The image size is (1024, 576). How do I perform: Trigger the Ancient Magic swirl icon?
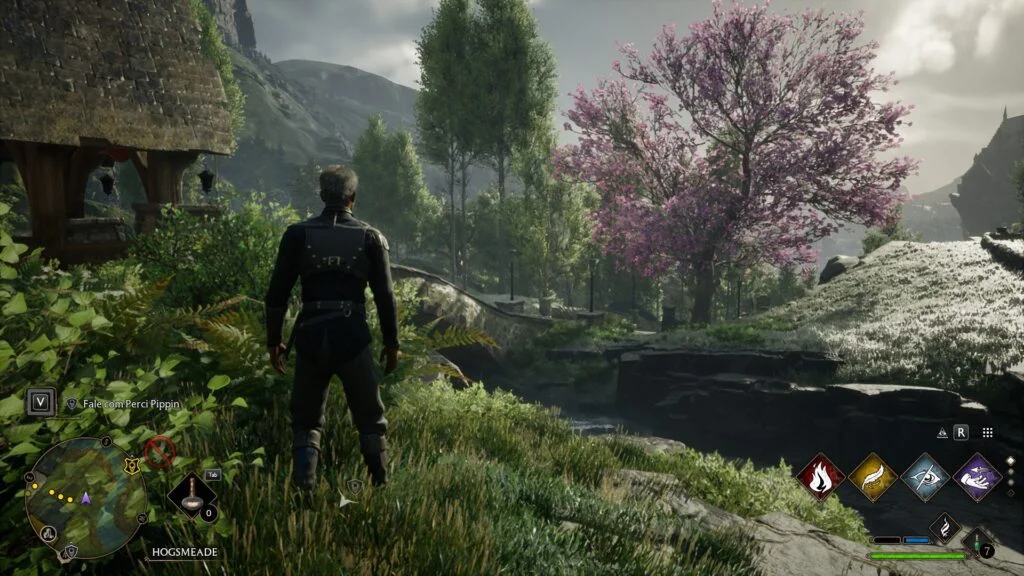[x=945, y=527]
